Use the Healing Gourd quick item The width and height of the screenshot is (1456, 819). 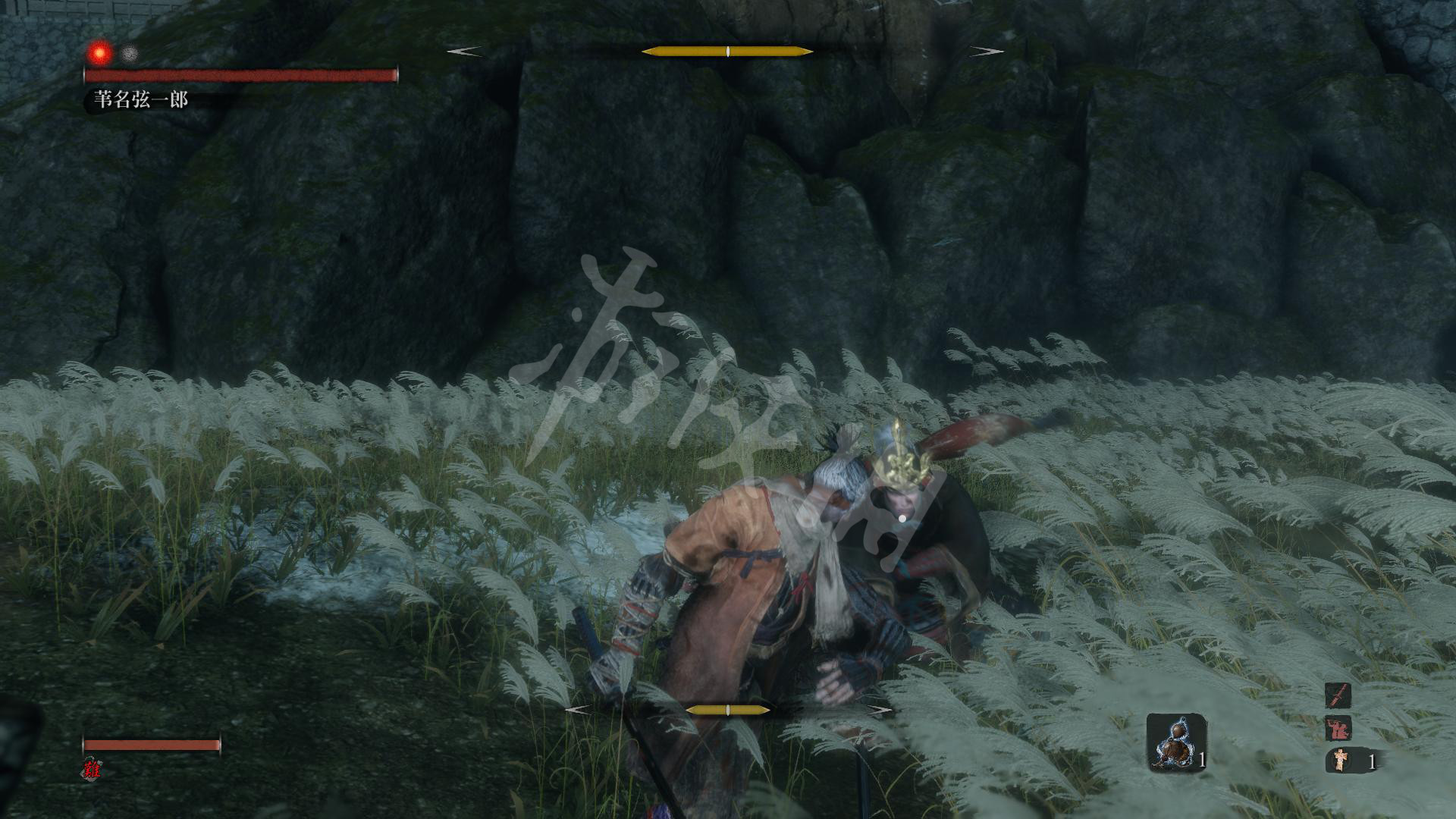tap(1175, 742)
